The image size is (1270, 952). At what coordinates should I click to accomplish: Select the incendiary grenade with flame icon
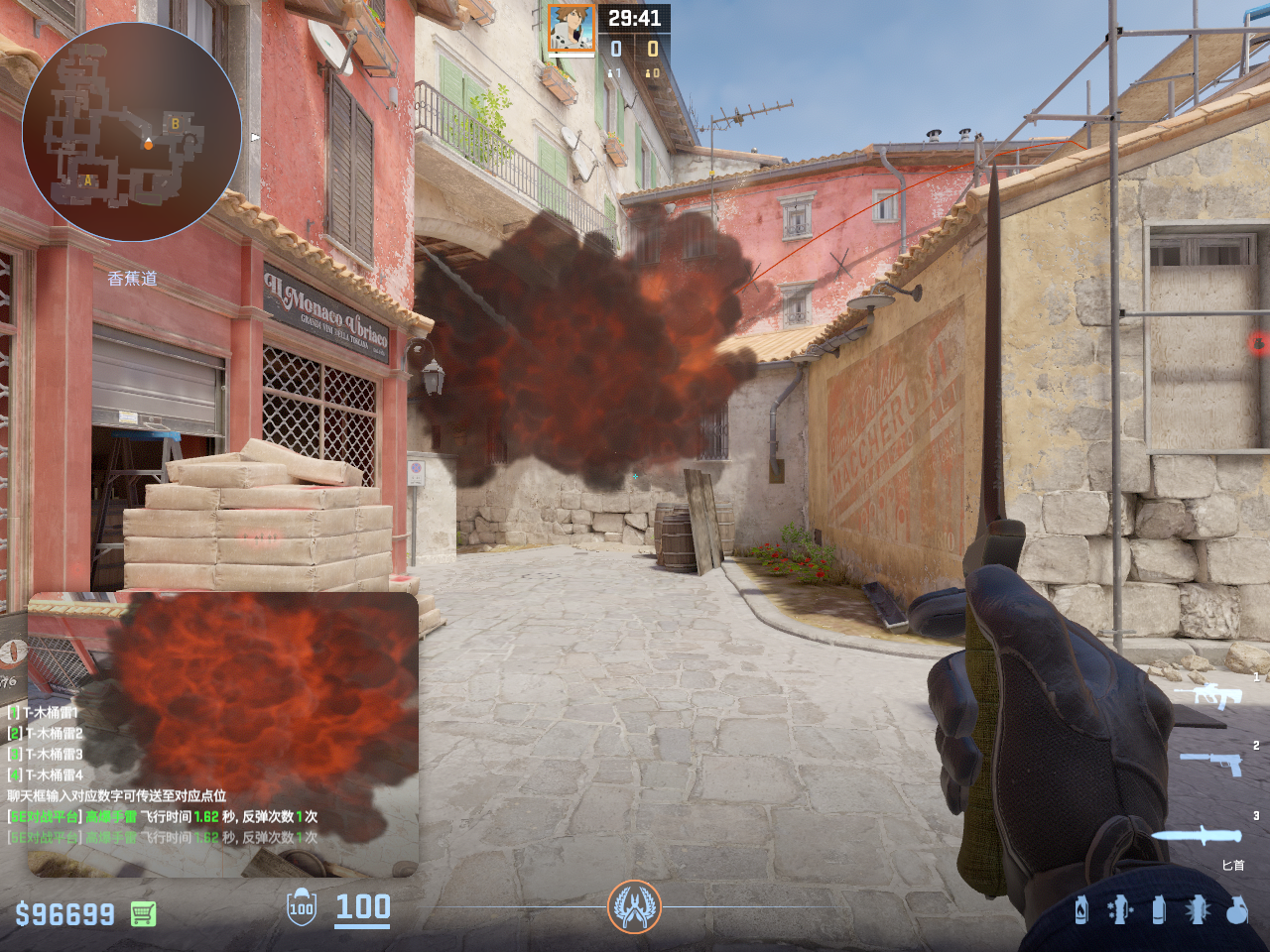[1081, 909]
